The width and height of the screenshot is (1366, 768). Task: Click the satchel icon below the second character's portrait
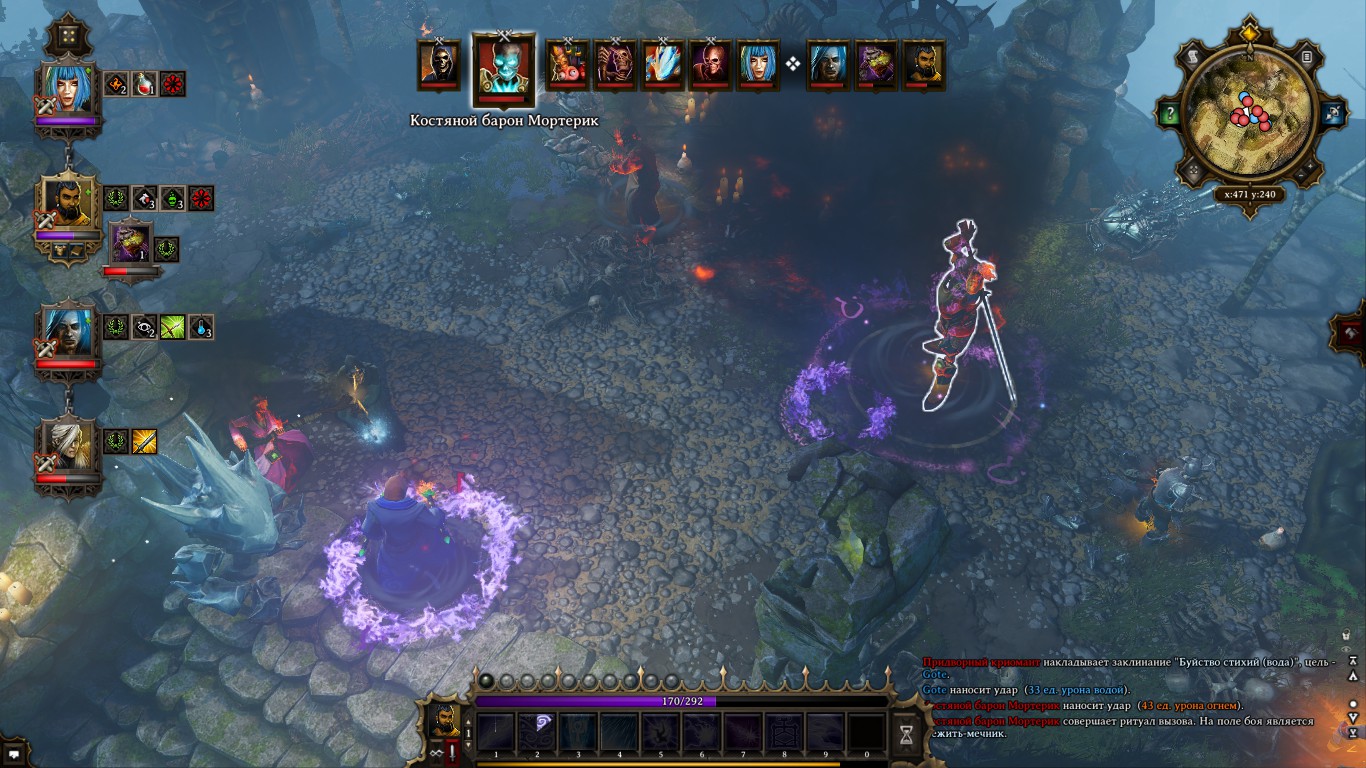(x=59, y=250)
